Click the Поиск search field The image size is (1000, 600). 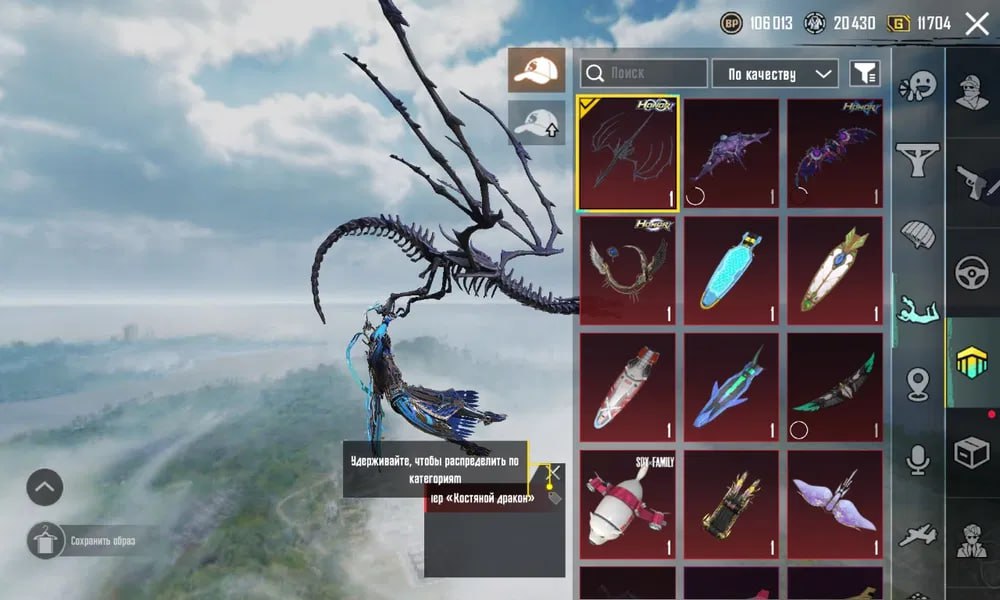click(644, 73)
